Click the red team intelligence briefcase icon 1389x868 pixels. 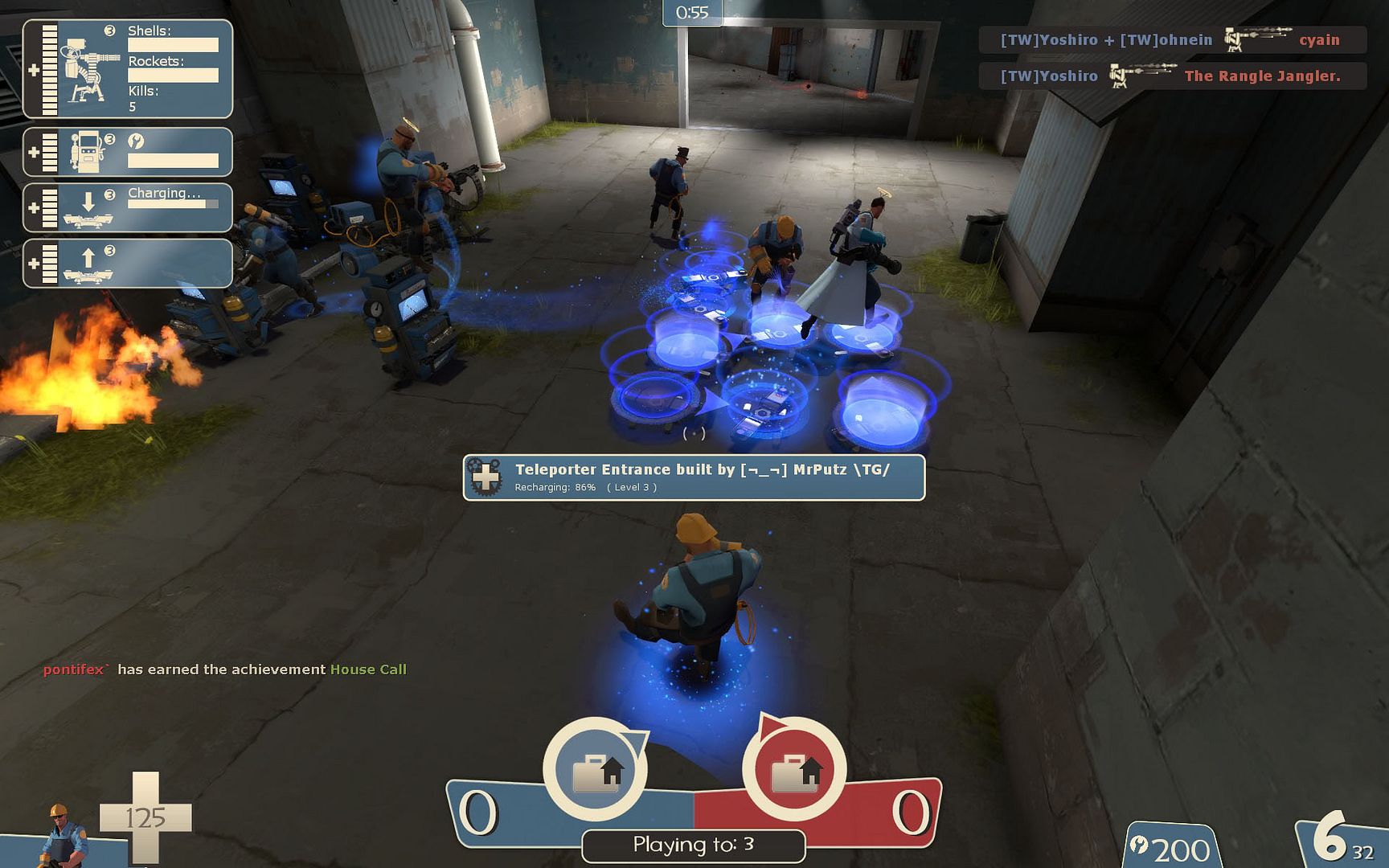click(x=794, y=770)
